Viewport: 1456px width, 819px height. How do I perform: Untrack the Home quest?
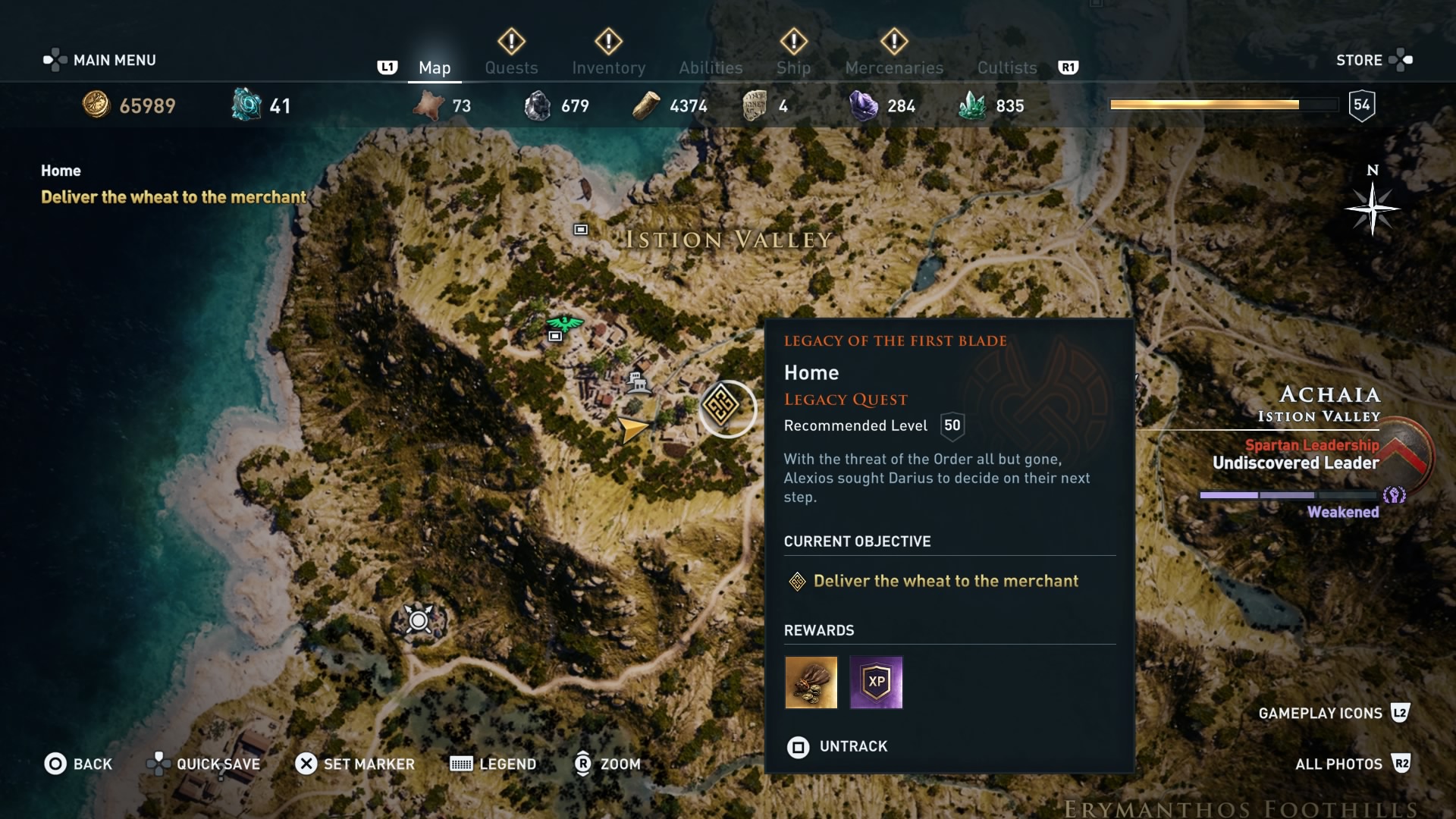838,747
